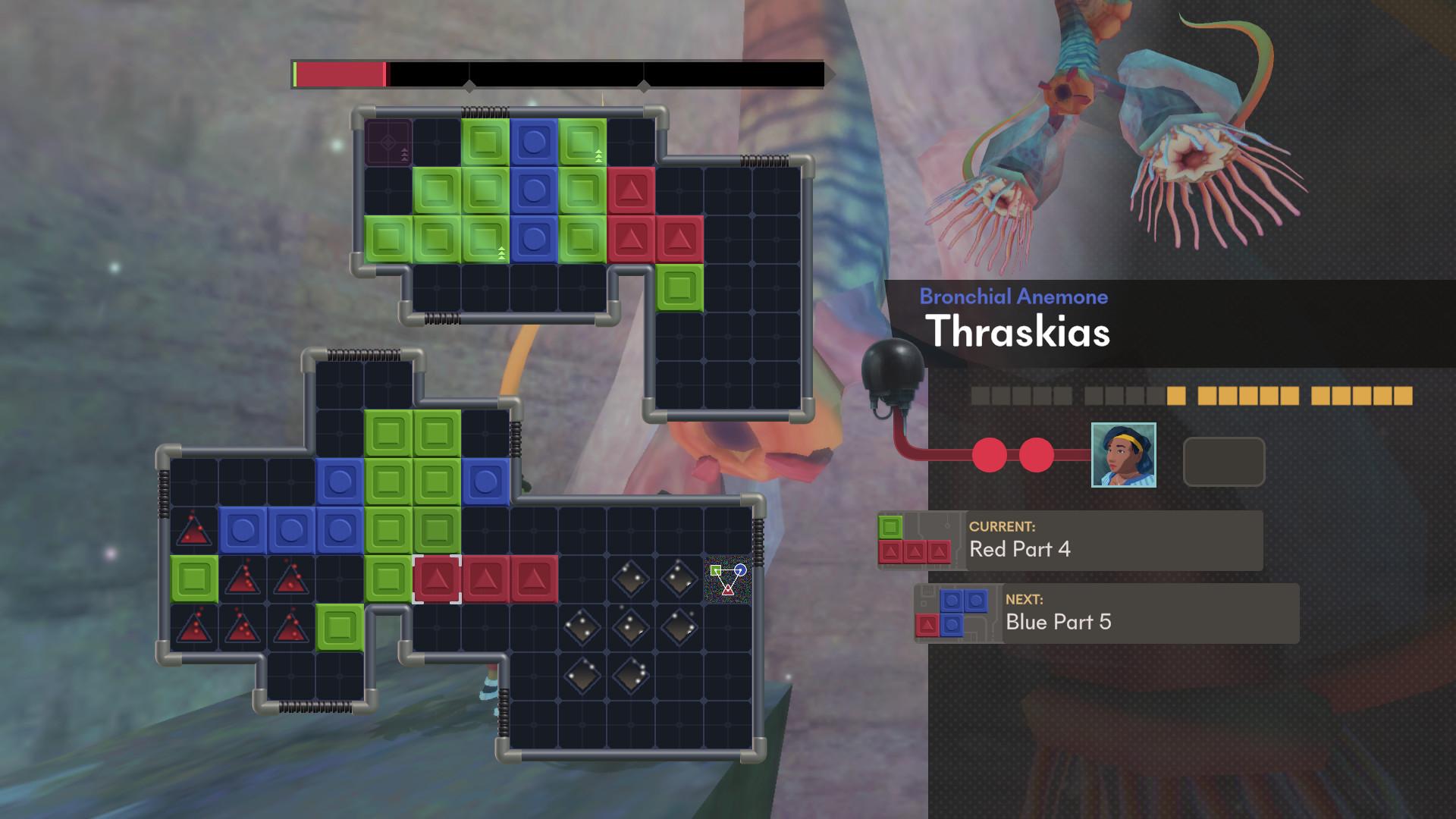Click the green square icon in the placement cursor

716,570
